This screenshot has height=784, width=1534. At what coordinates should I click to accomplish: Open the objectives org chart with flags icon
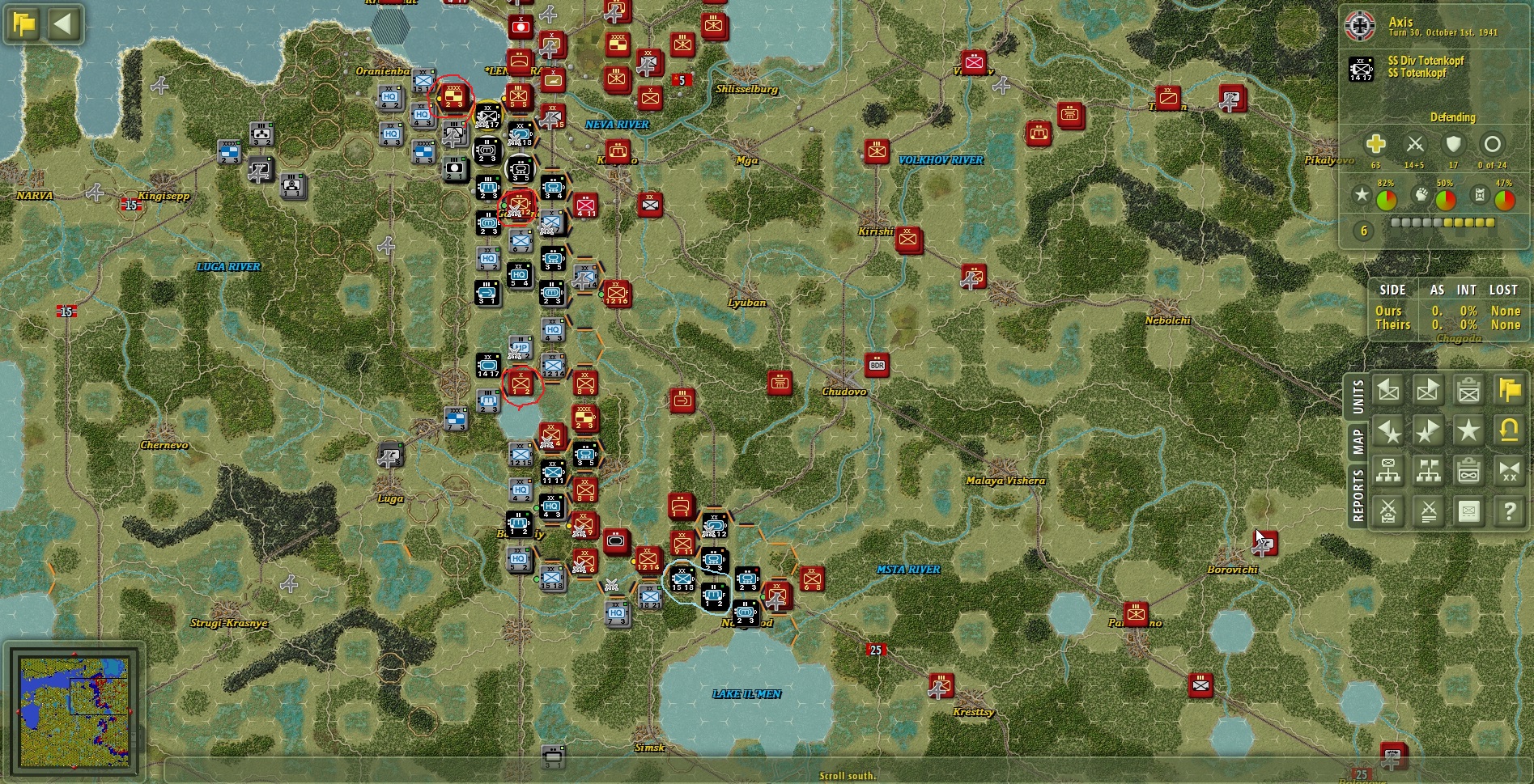pyautogui.click(x=1427, y=472)
